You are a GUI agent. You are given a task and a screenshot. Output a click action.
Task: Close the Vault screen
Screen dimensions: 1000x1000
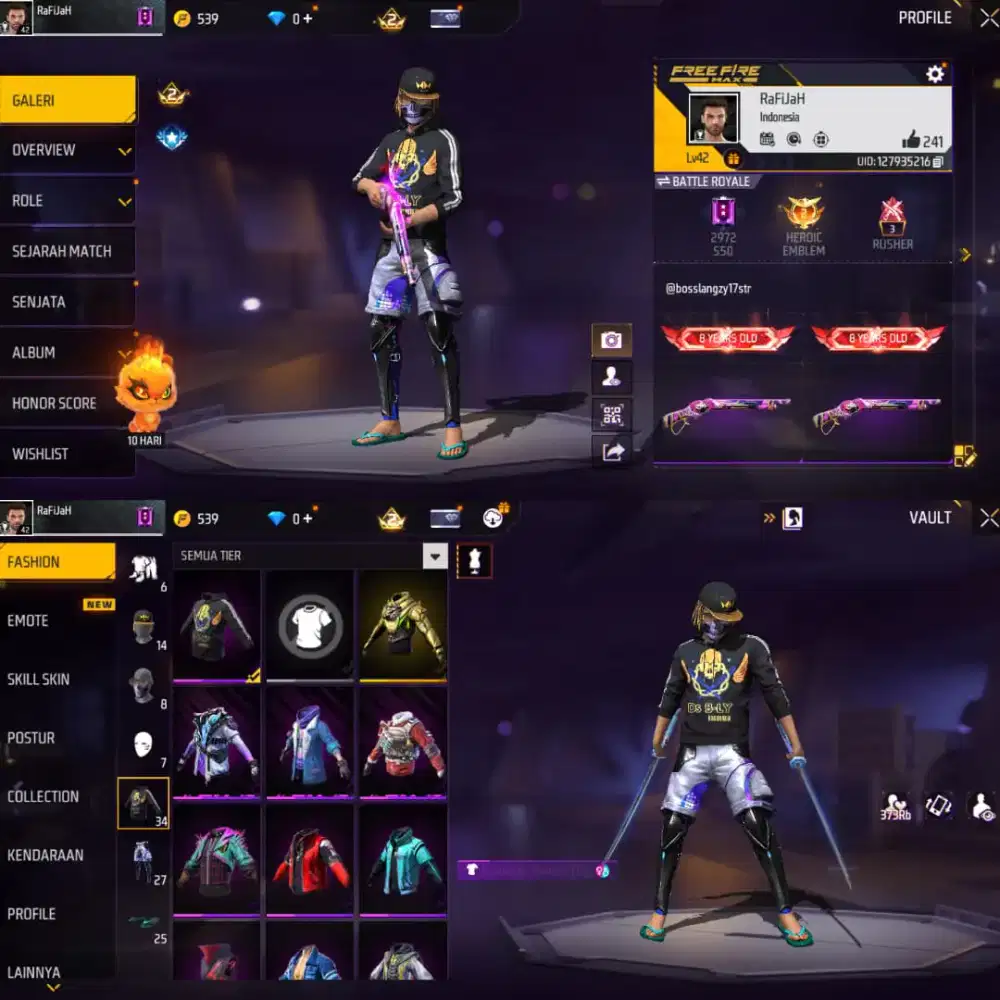click(x=988, y=517)
